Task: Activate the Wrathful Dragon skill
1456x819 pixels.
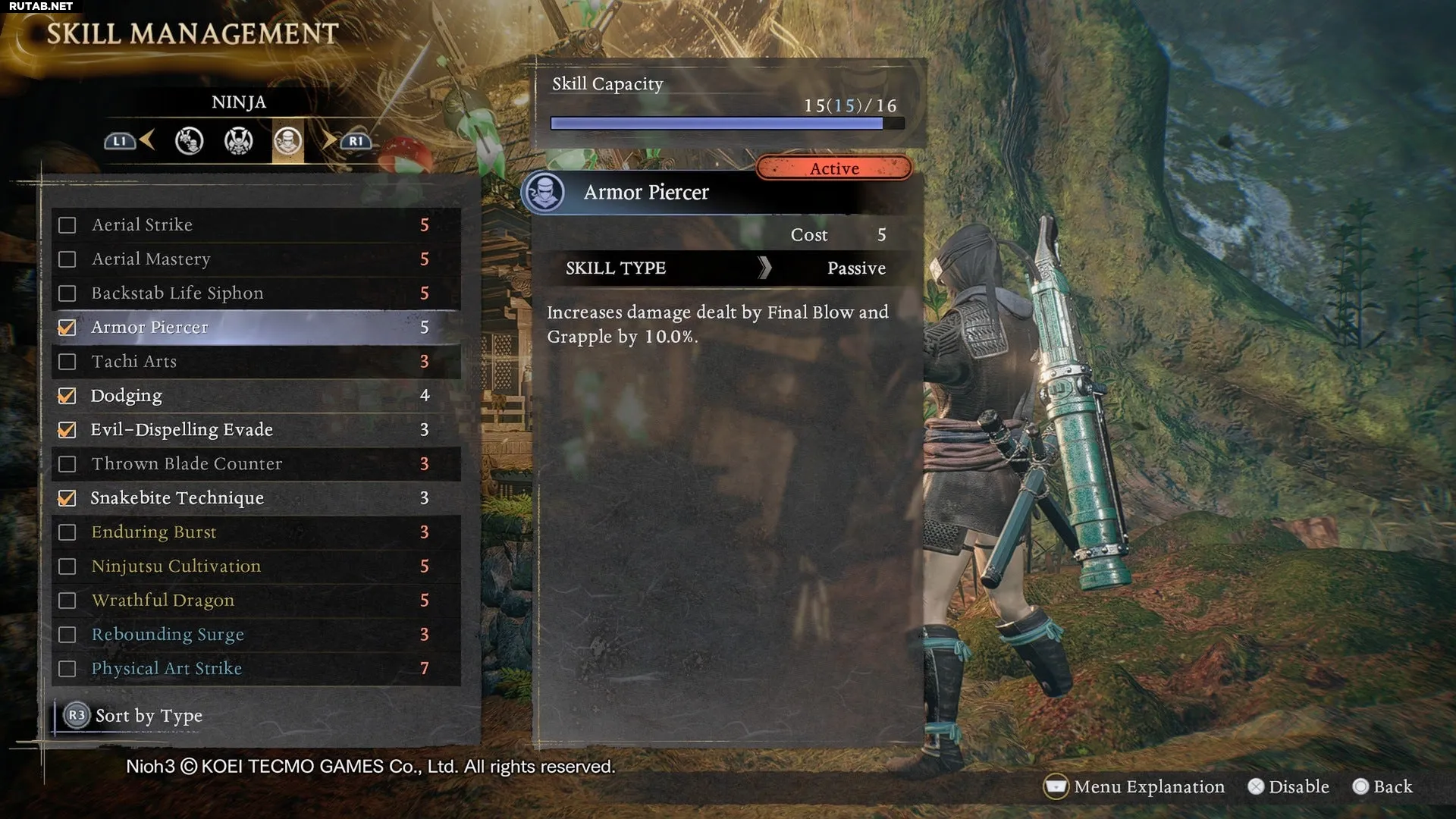Action: [67, 601]
